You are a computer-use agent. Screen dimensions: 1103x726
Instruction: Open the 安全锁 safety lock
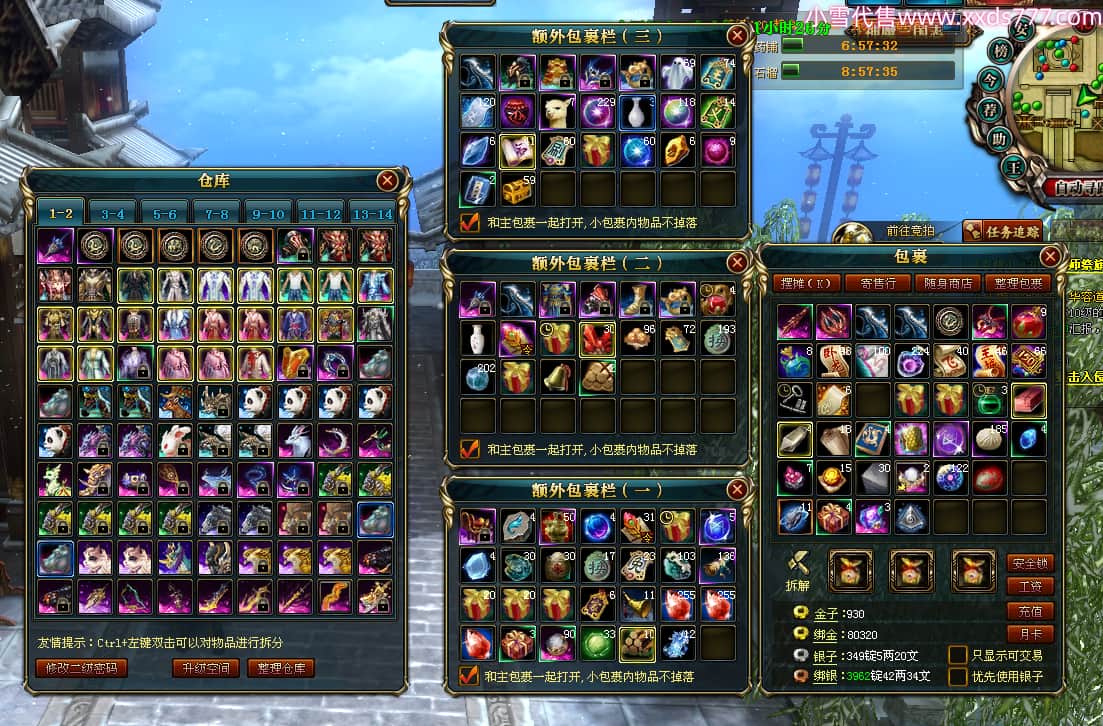click(1029, 563)
